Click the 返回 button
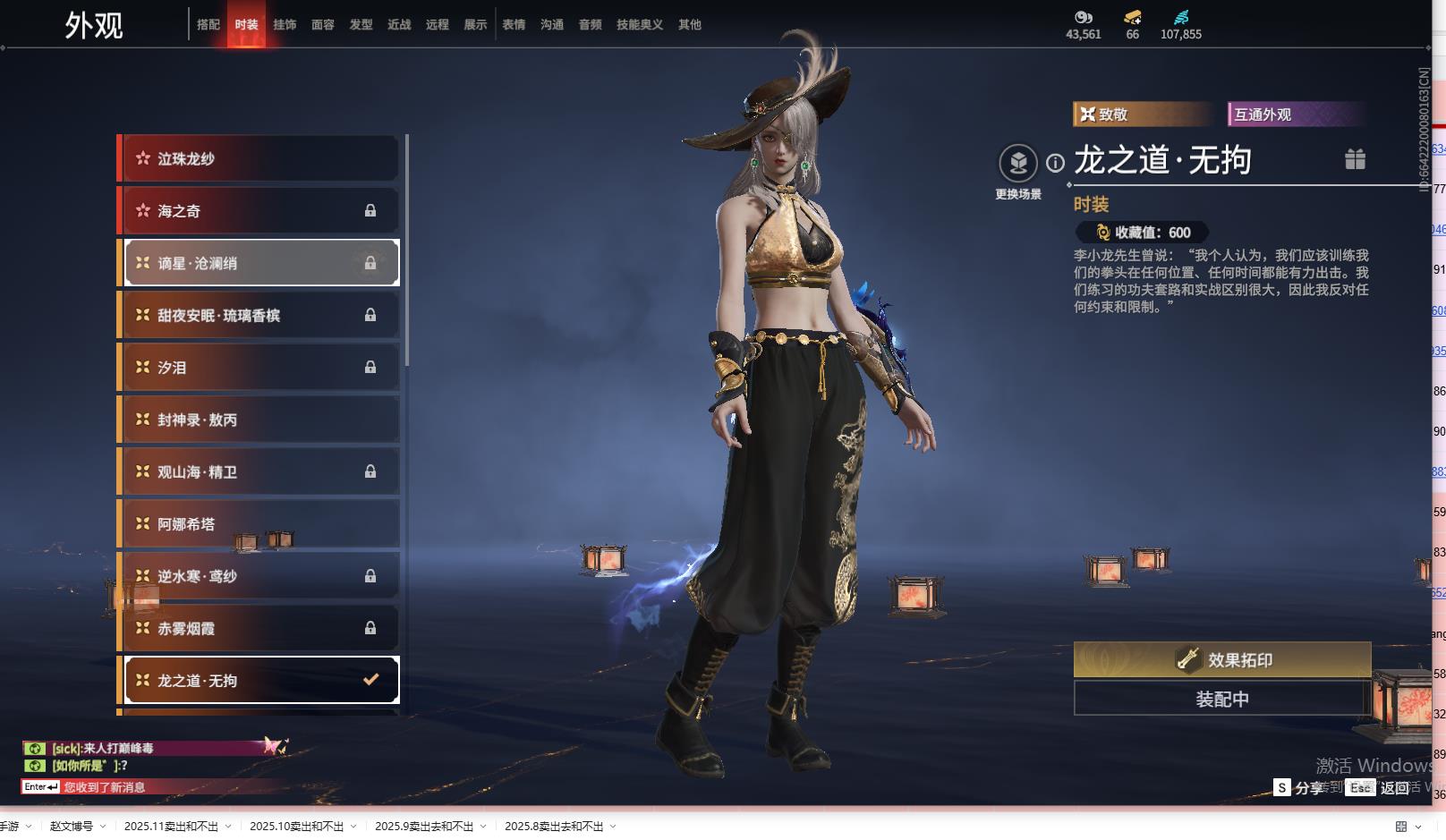The height and width of the screenshot is (840, 1446). pyautogui.click(x=1394, y=787)
